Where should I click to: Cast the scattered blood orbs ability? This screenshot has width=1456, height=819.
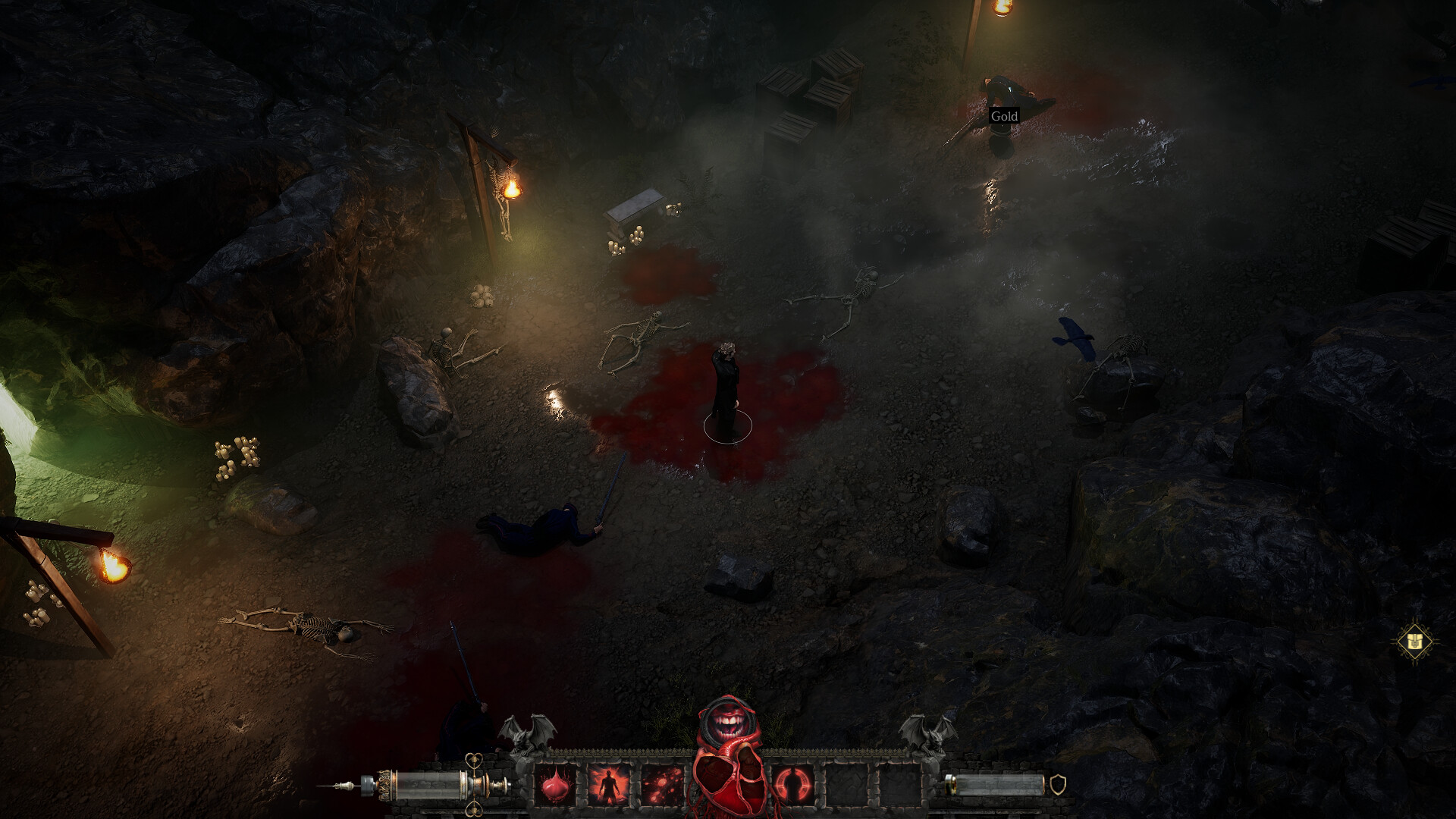pyautogui.click(x=663, y=783)
